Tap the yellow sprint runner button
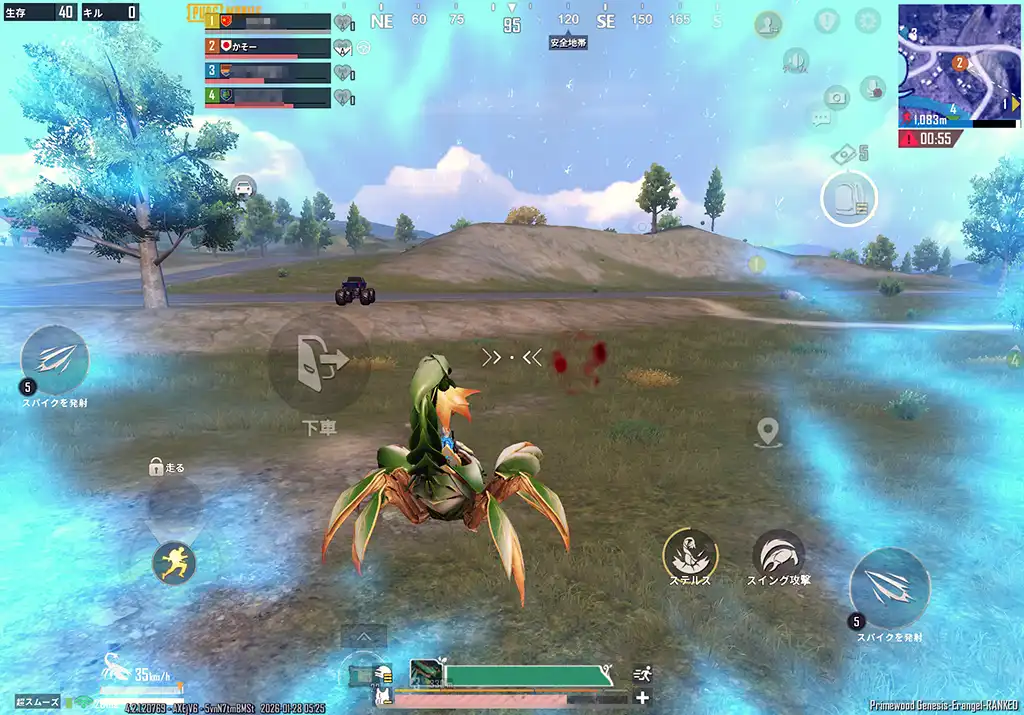This screenshot has height=715, width=1024. (x=174, y=562)
